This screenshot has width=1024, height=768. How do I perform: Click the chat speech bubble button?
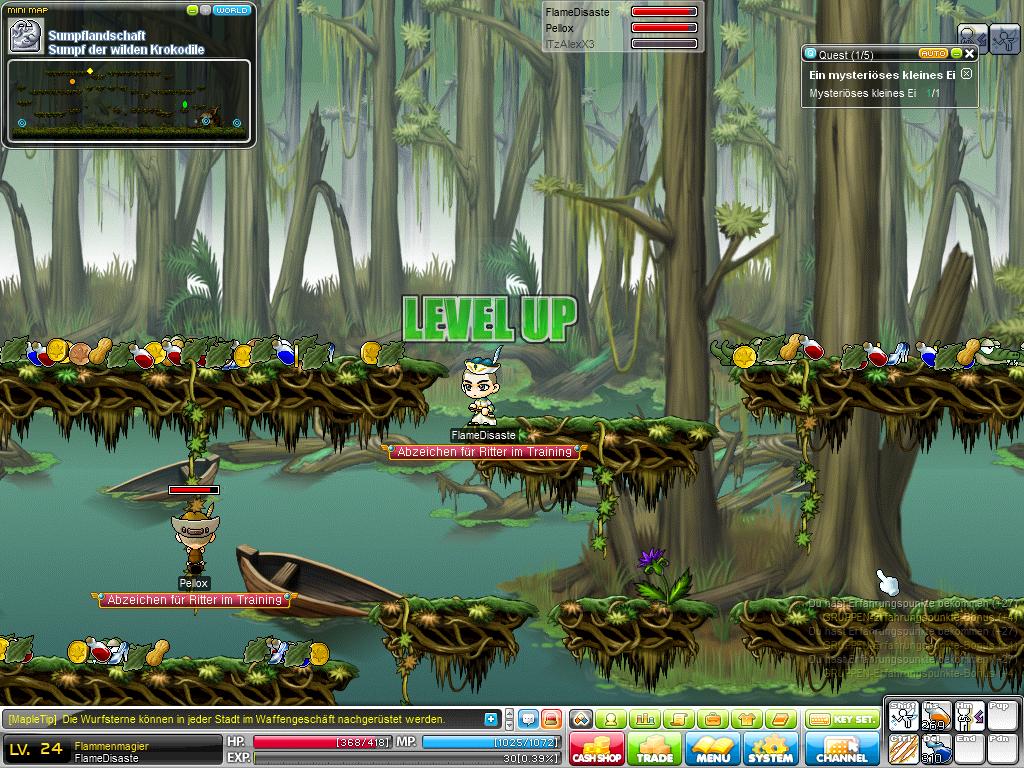pyautogui.click(x=528, y=719)
